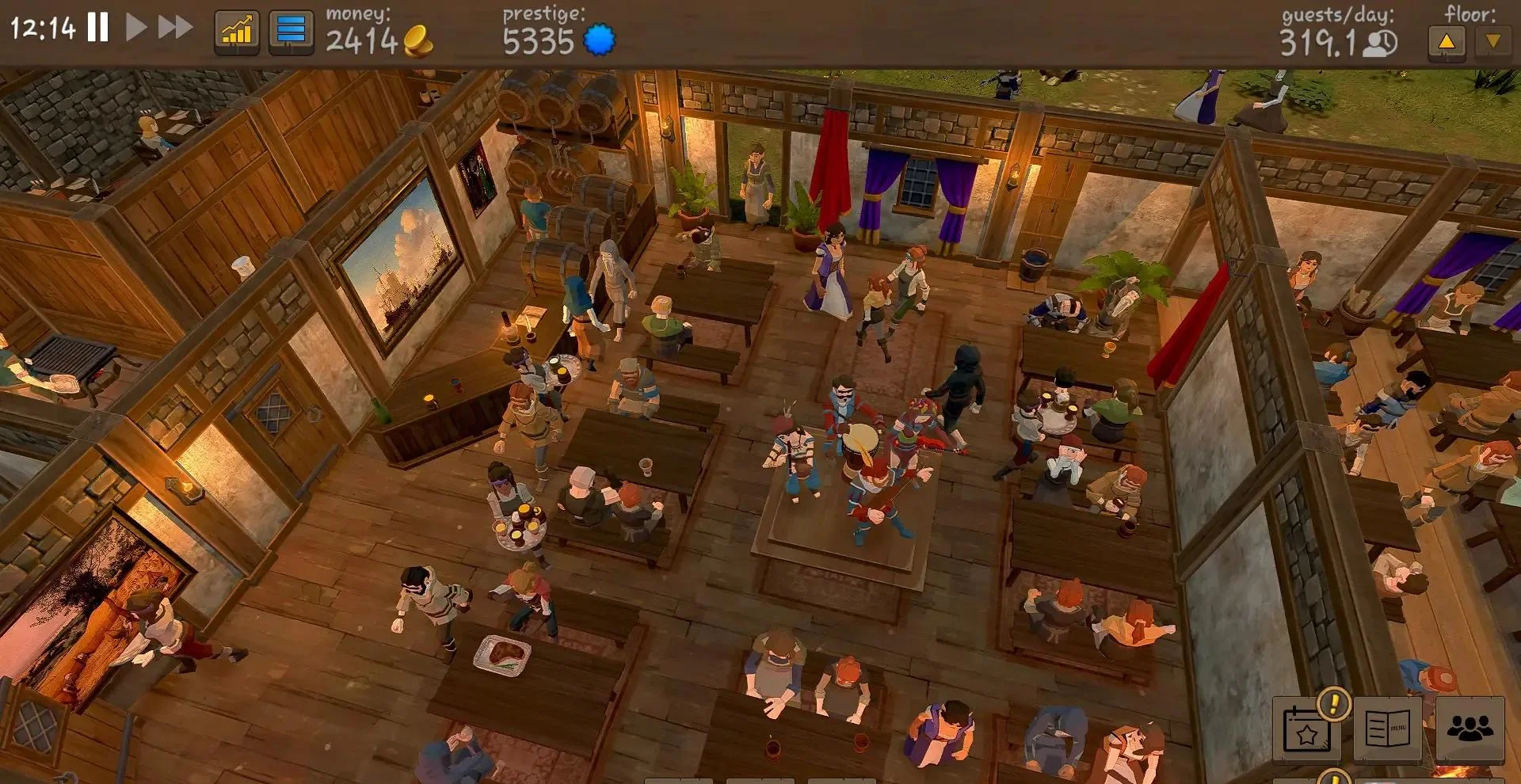
Task: Go down one floor
Action: tap(1493, 42)
